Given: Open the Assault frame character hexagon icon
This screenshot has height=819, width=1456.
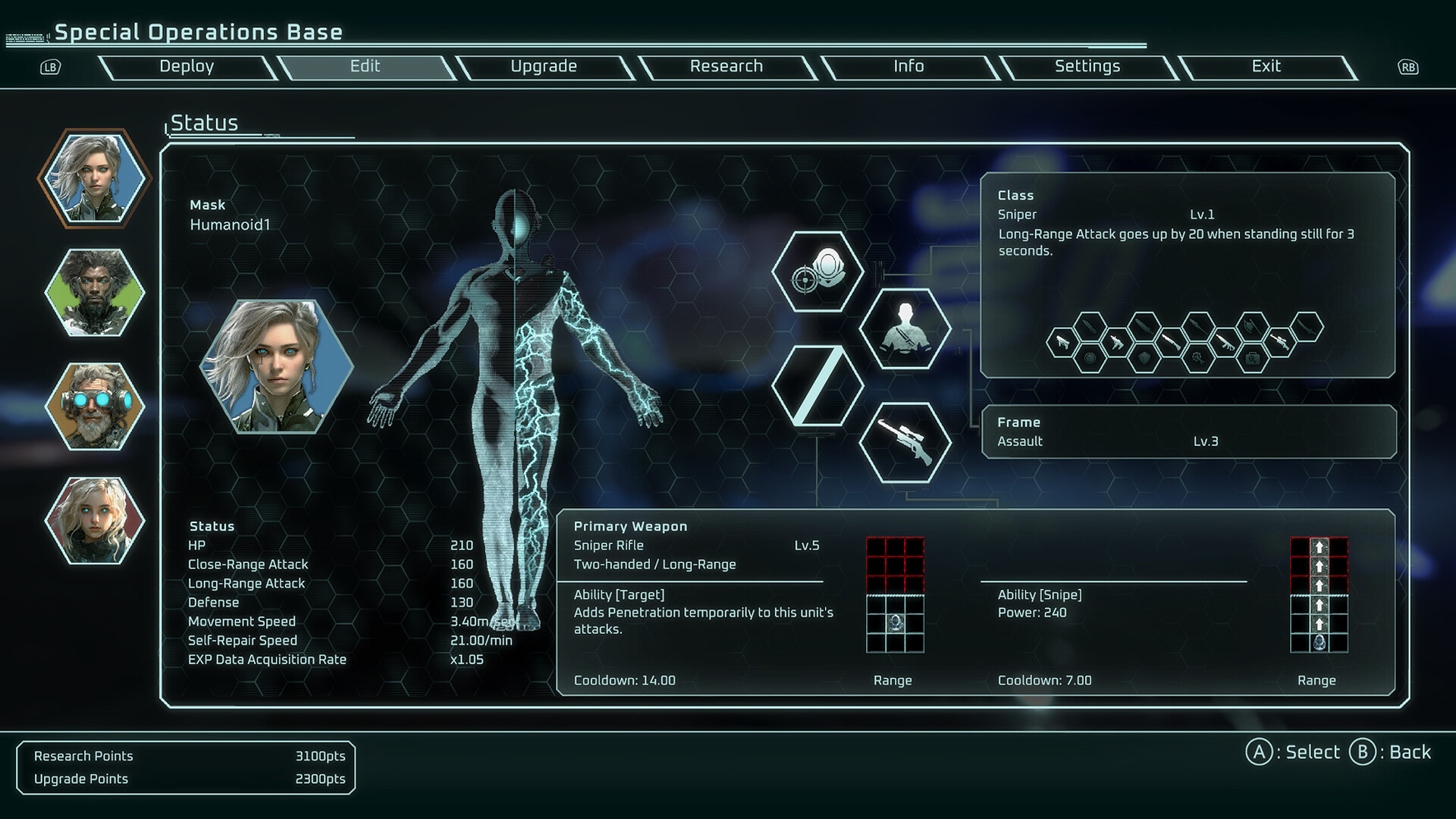Looking at the screenshot, I should pyautogui.click(x=905, y=329).
